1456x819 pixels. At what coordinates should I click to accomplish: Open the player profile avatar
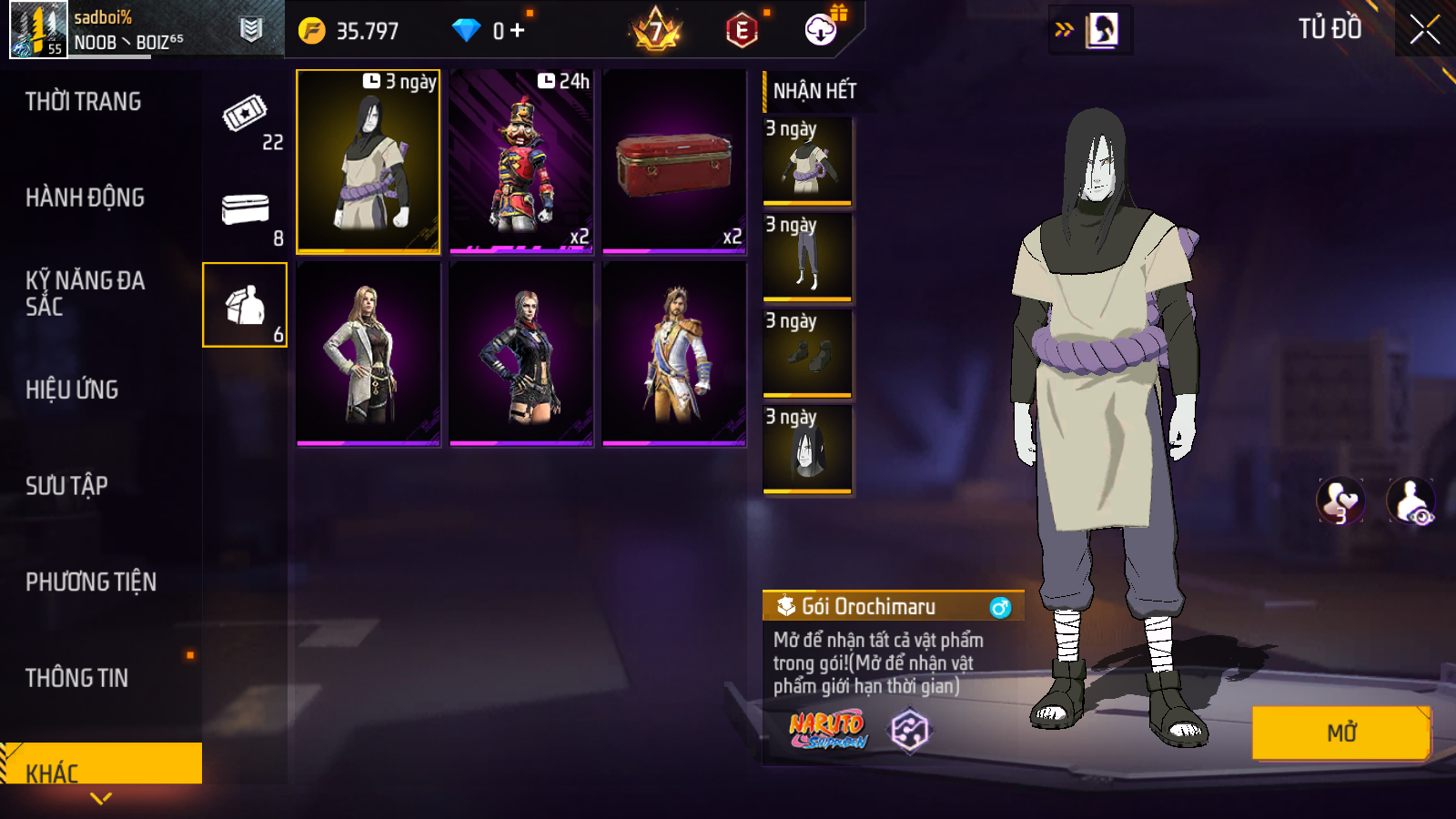[x=38, y=29]
